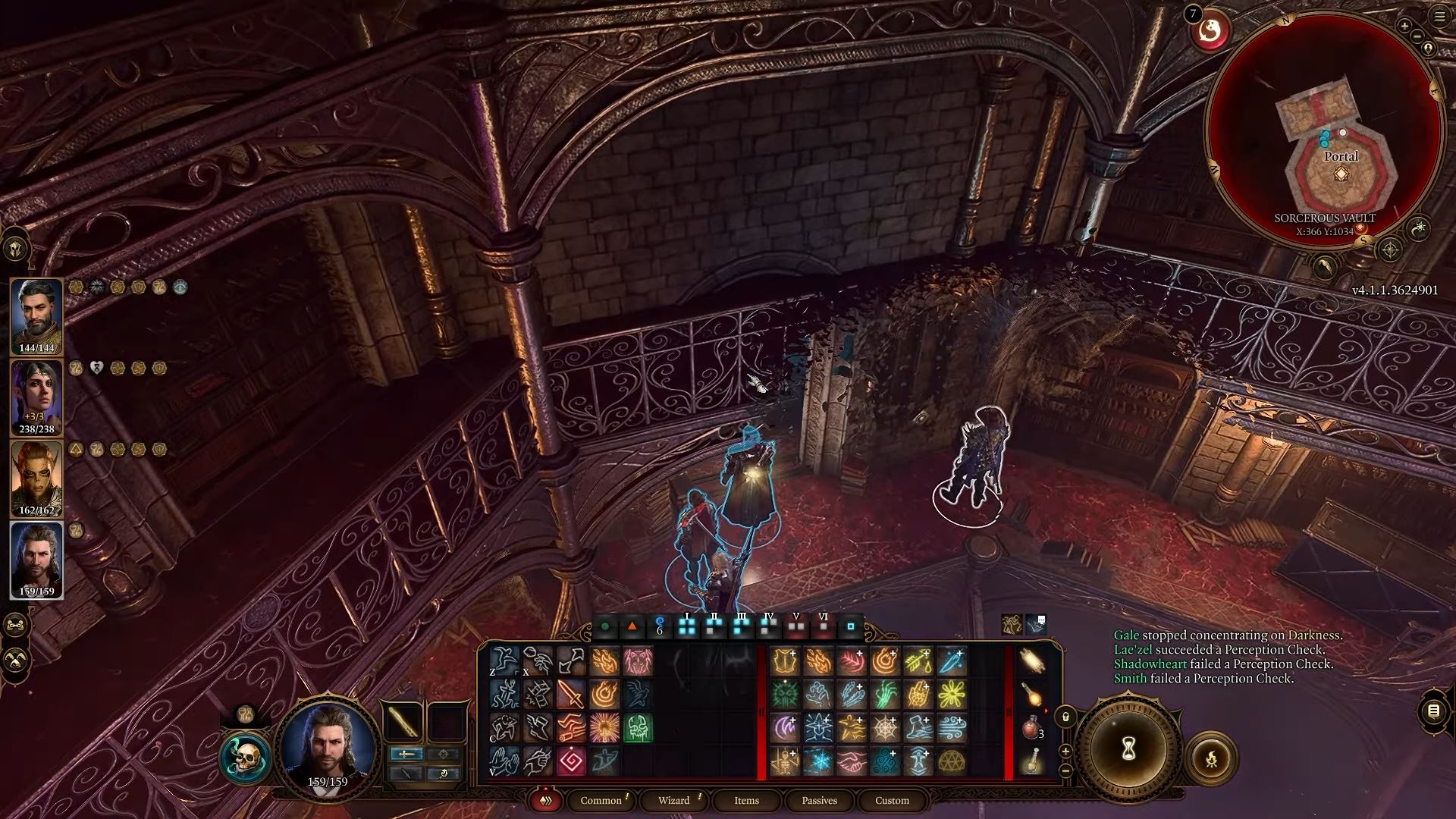Cast the spider web spell

[885, 728]
